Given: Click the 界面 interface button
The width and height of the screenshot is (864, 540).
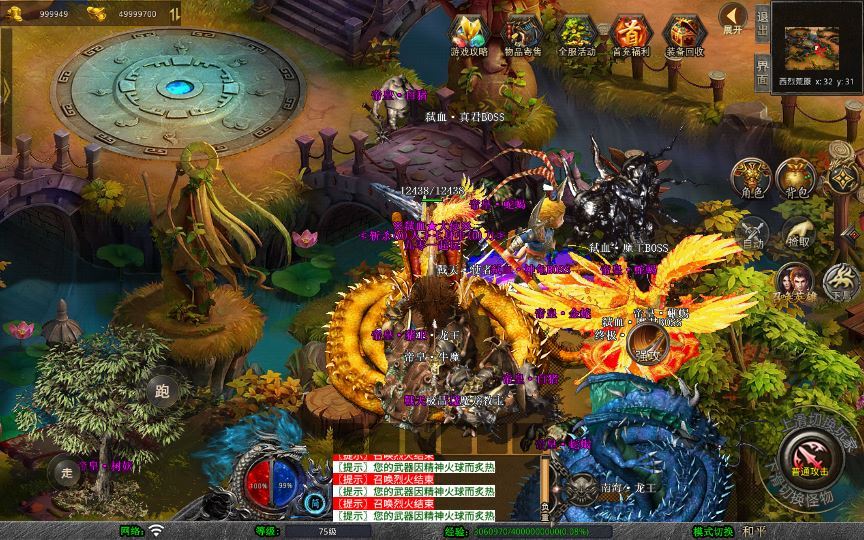Looking at the screenshot, I should point(762,71).
